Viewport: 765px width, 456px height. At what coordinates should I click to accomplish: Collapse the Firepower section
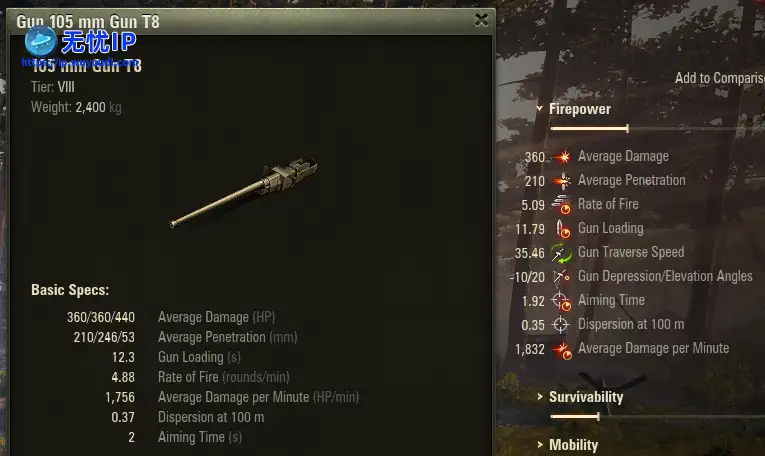coord(579,109)
